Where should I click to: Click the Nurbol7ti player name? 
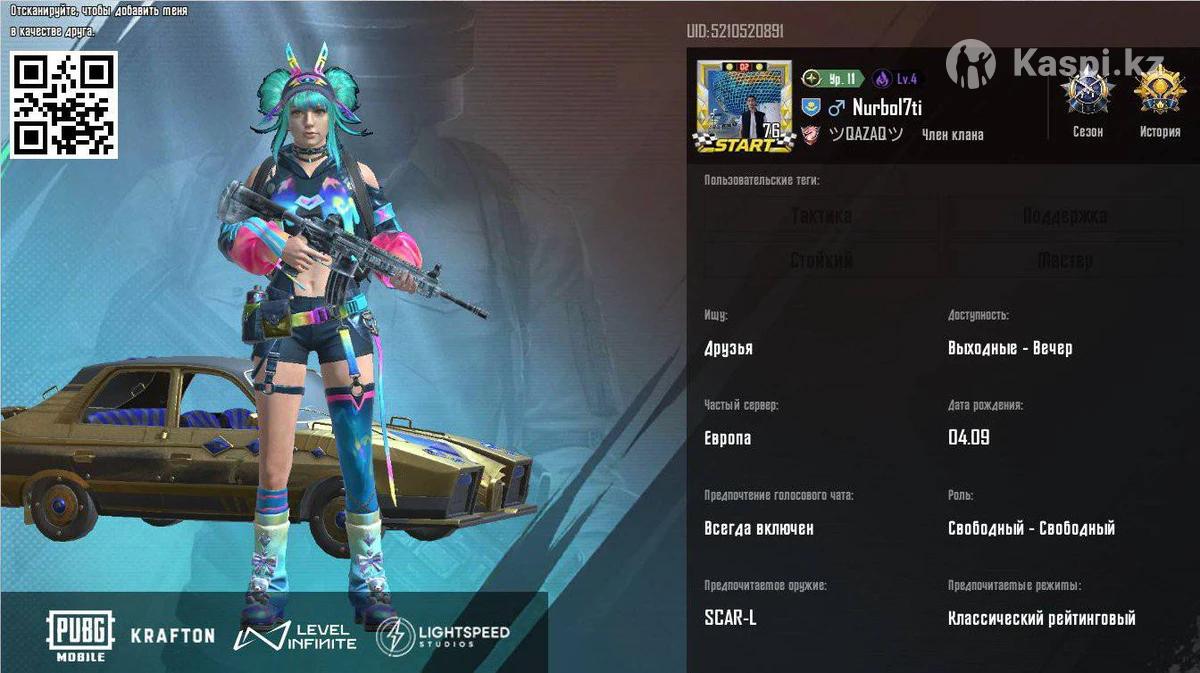pyautogui.click(x=887, y=107)
